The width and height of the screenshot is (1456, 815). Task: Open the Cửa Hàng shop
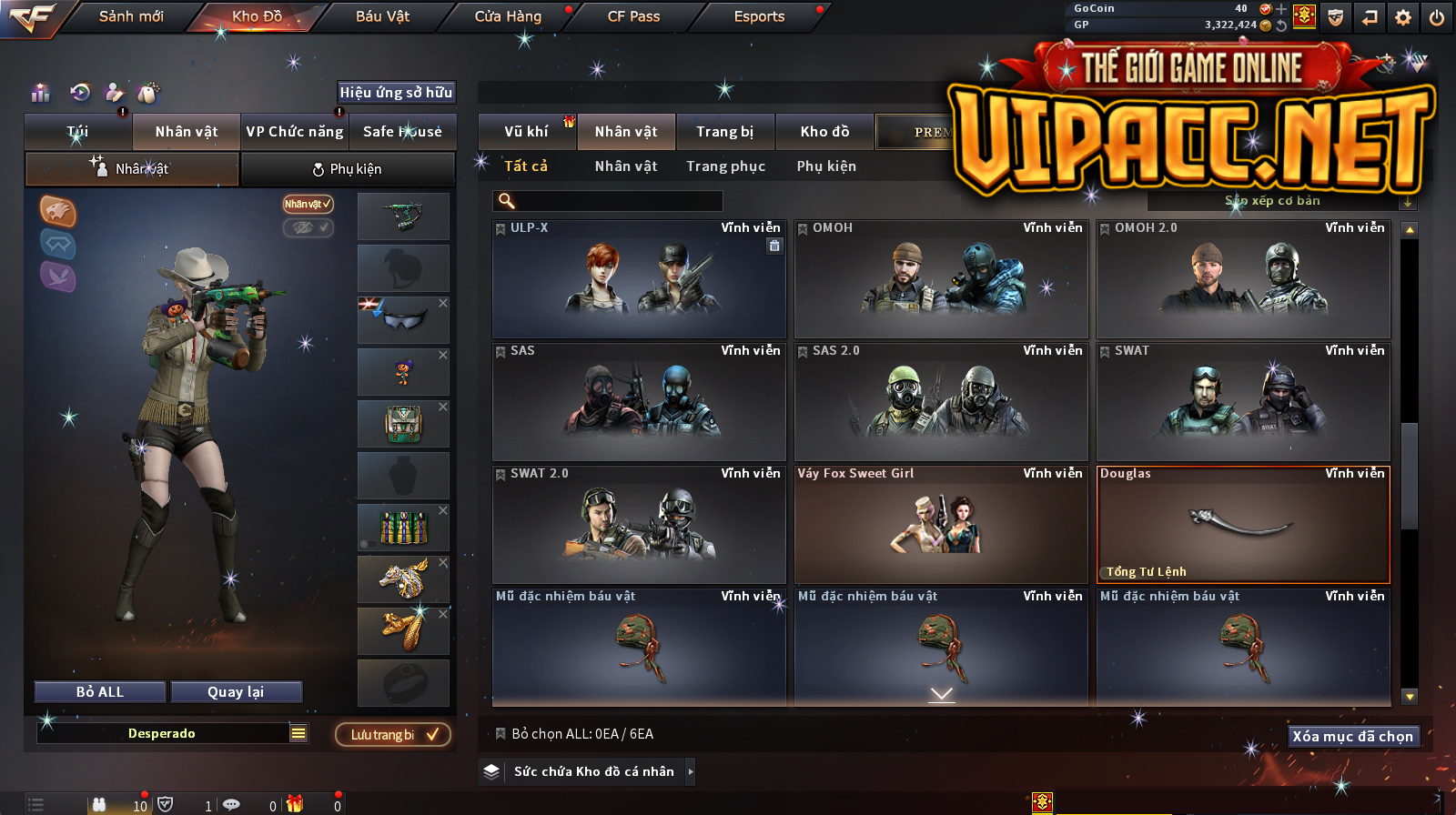[508, 16]
